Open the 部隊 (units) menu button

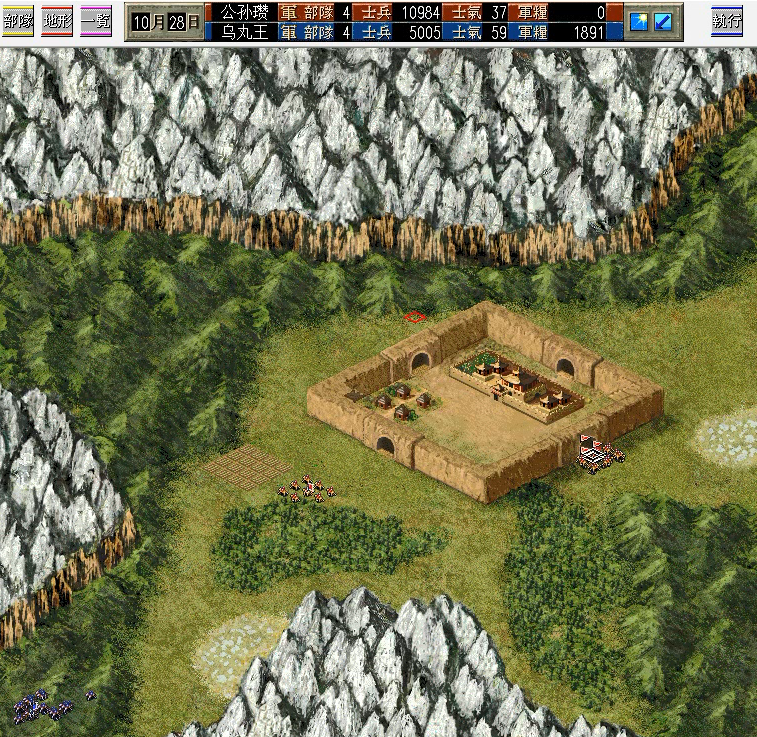pos(18,20)
